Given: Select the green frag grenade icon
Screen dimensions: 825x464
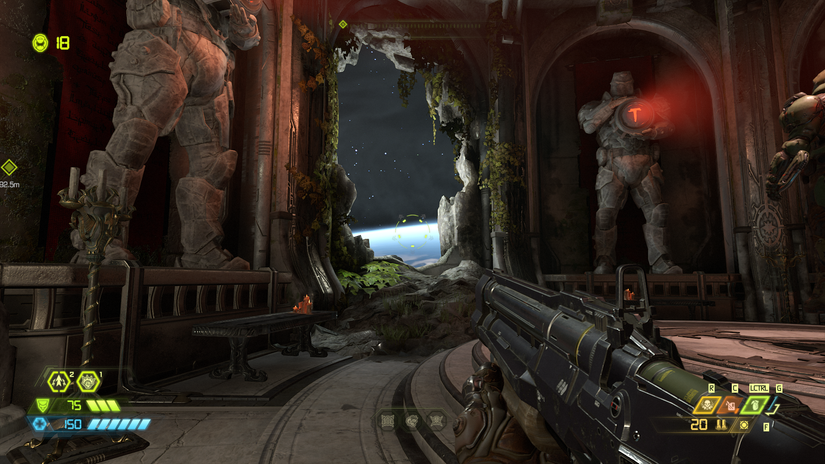Looking at the screenshot, I should (755, 405).
